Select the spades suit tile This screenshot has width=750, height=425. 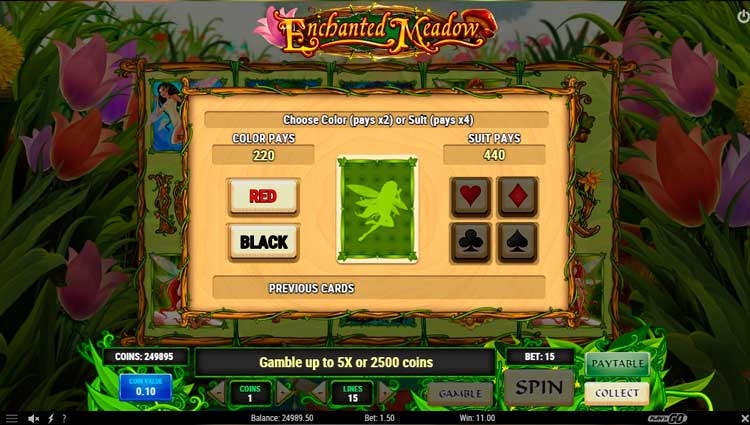518,242
